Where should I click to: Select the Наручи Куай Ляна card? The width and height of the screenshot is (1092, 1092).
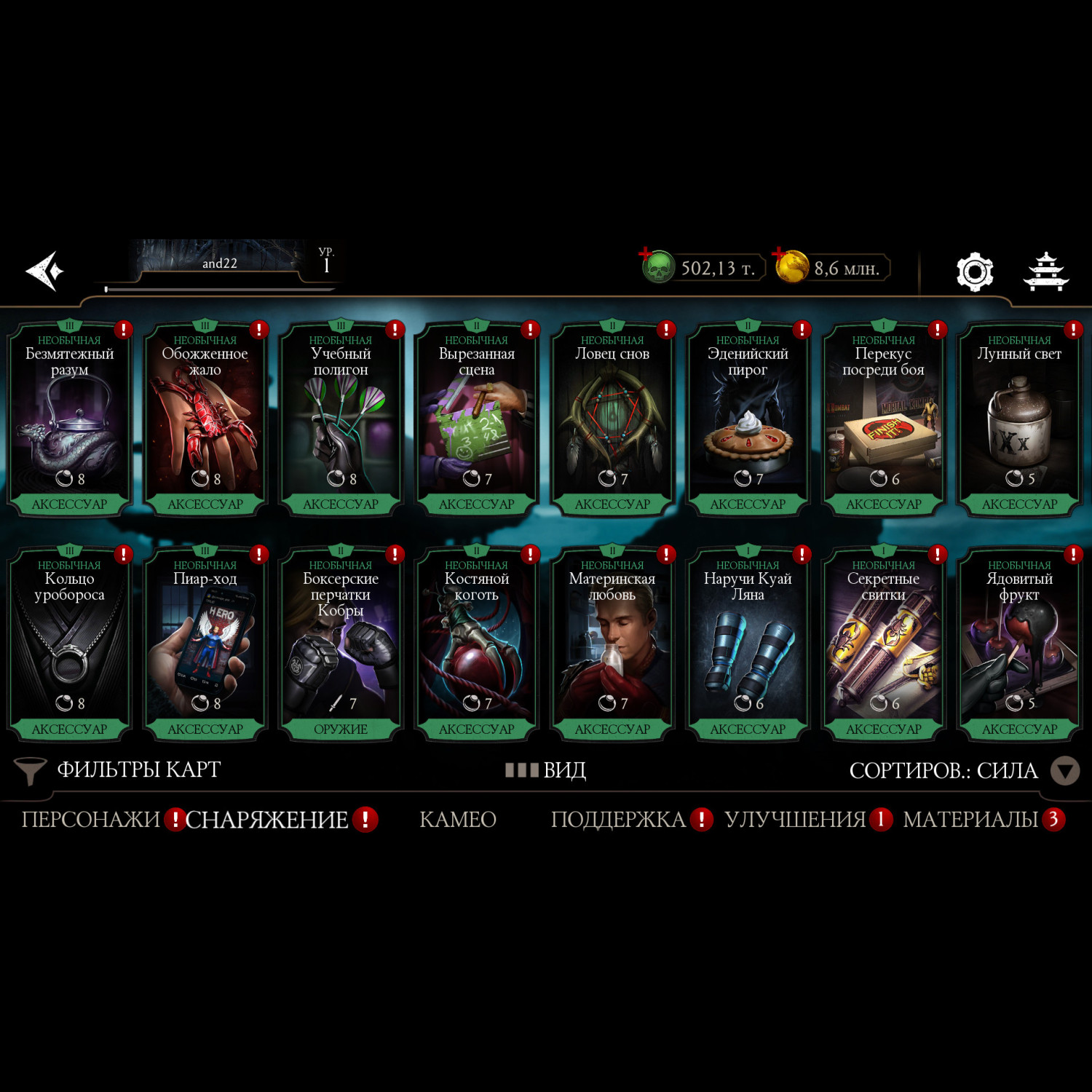coord(748,645)
